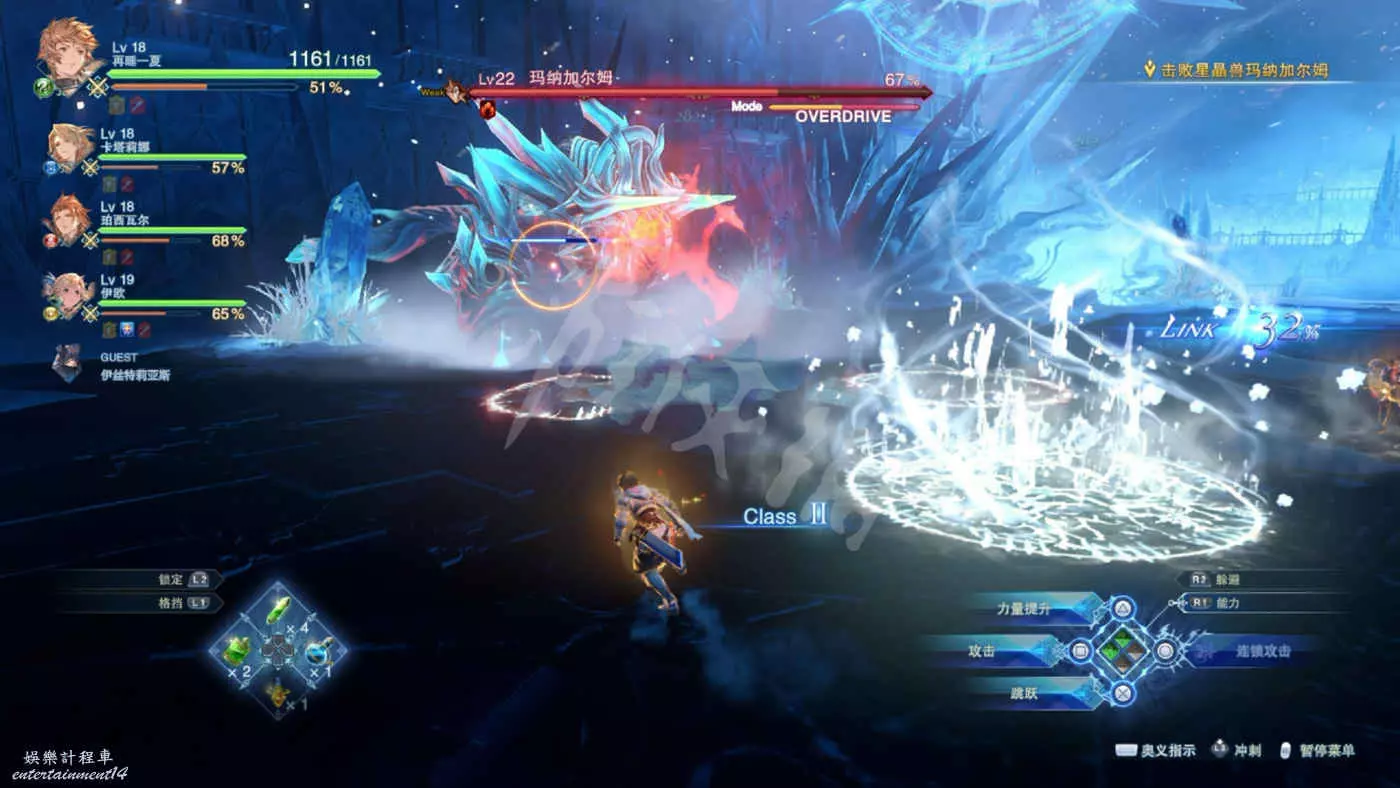The width and height of the screenshot is (1400, 788).
Task: Choose the blue round flask item
Action: pyautogui.click(x=319, y=651)
